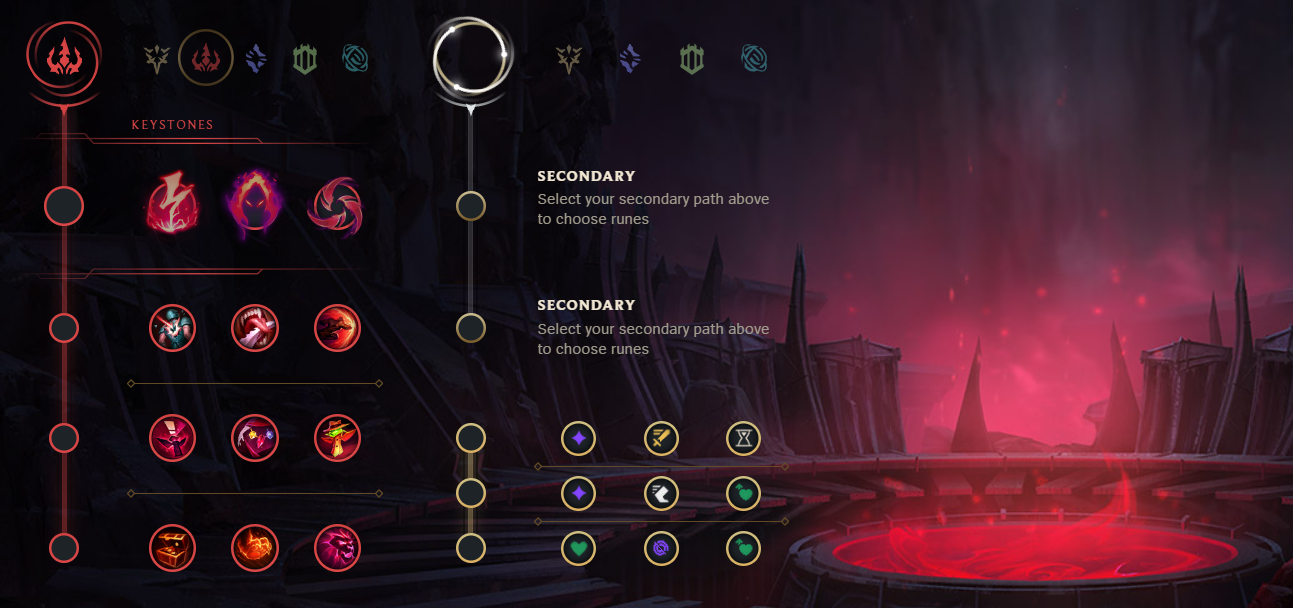Viewport: 1293px width, 608px height.
Task: Choose the Ability Haste hourglass shard
Action: [743, 437]
